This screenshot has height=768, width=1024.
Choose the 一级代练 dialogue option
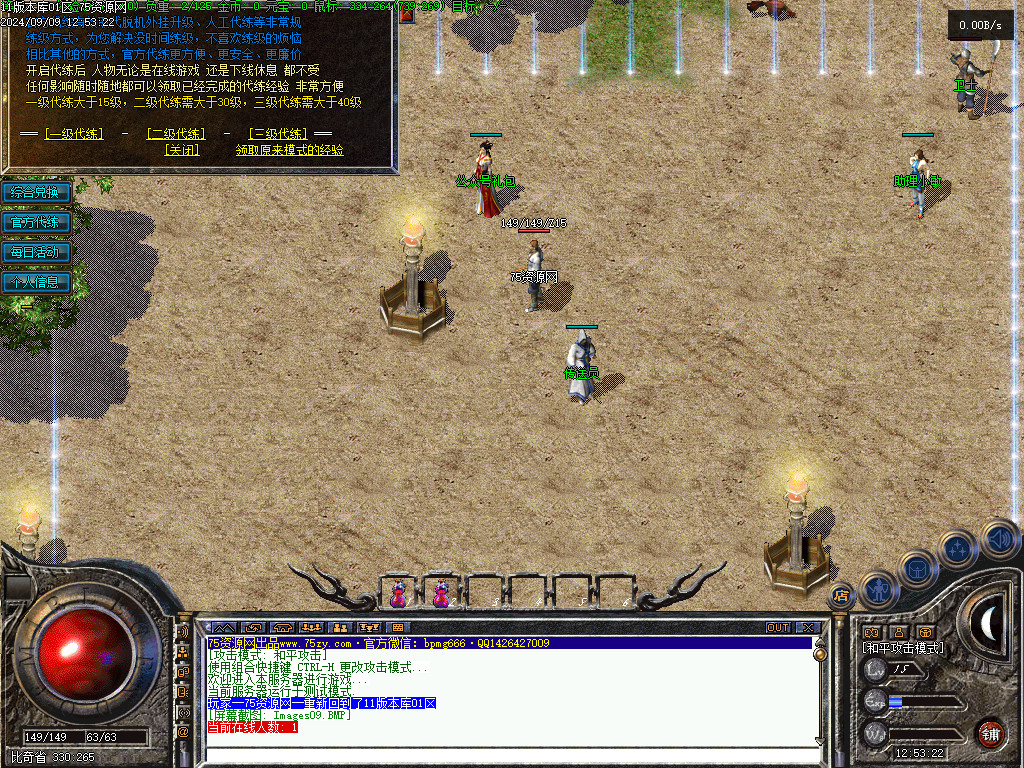tap(73, 134)
